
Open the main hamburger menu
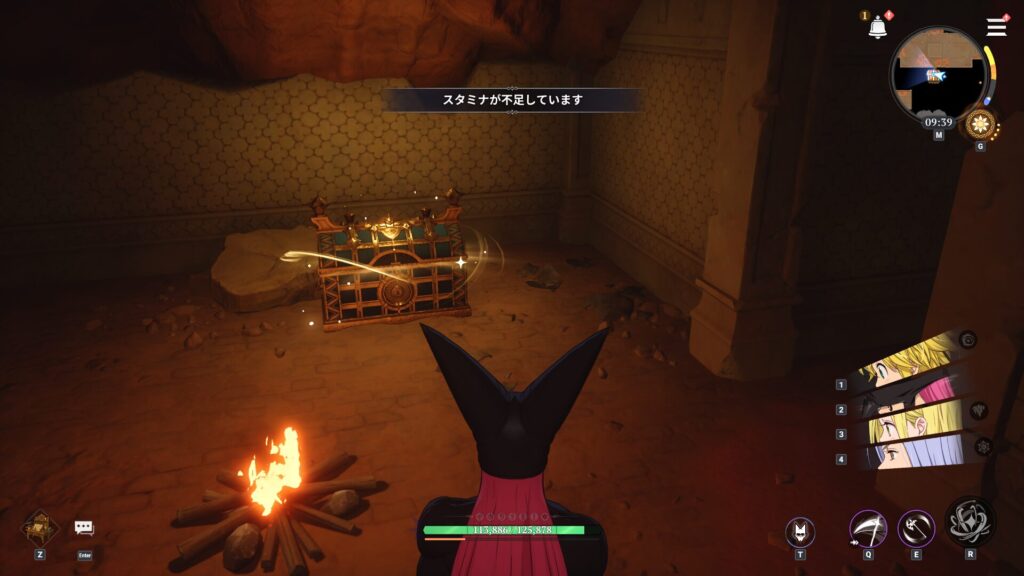click(x=996, y=27)
